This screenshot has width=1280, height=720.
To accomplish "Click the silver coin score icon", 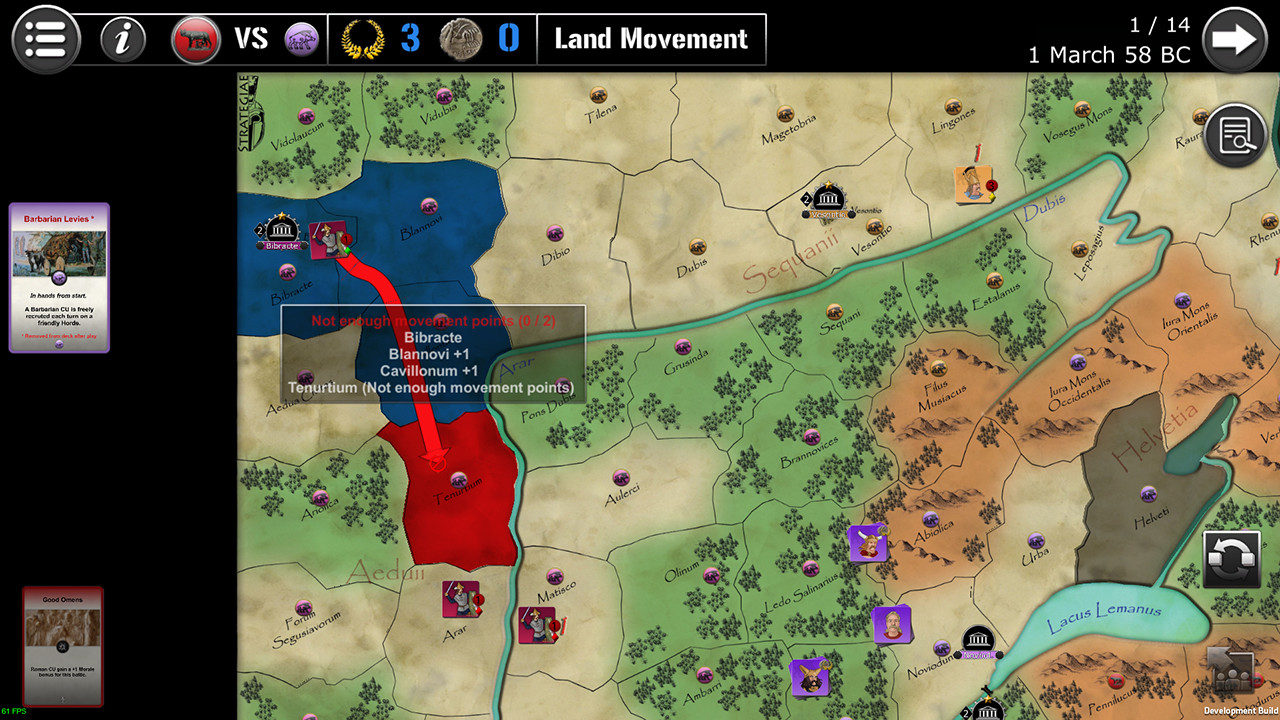I will pyautogui.click(x=459, y=39).
